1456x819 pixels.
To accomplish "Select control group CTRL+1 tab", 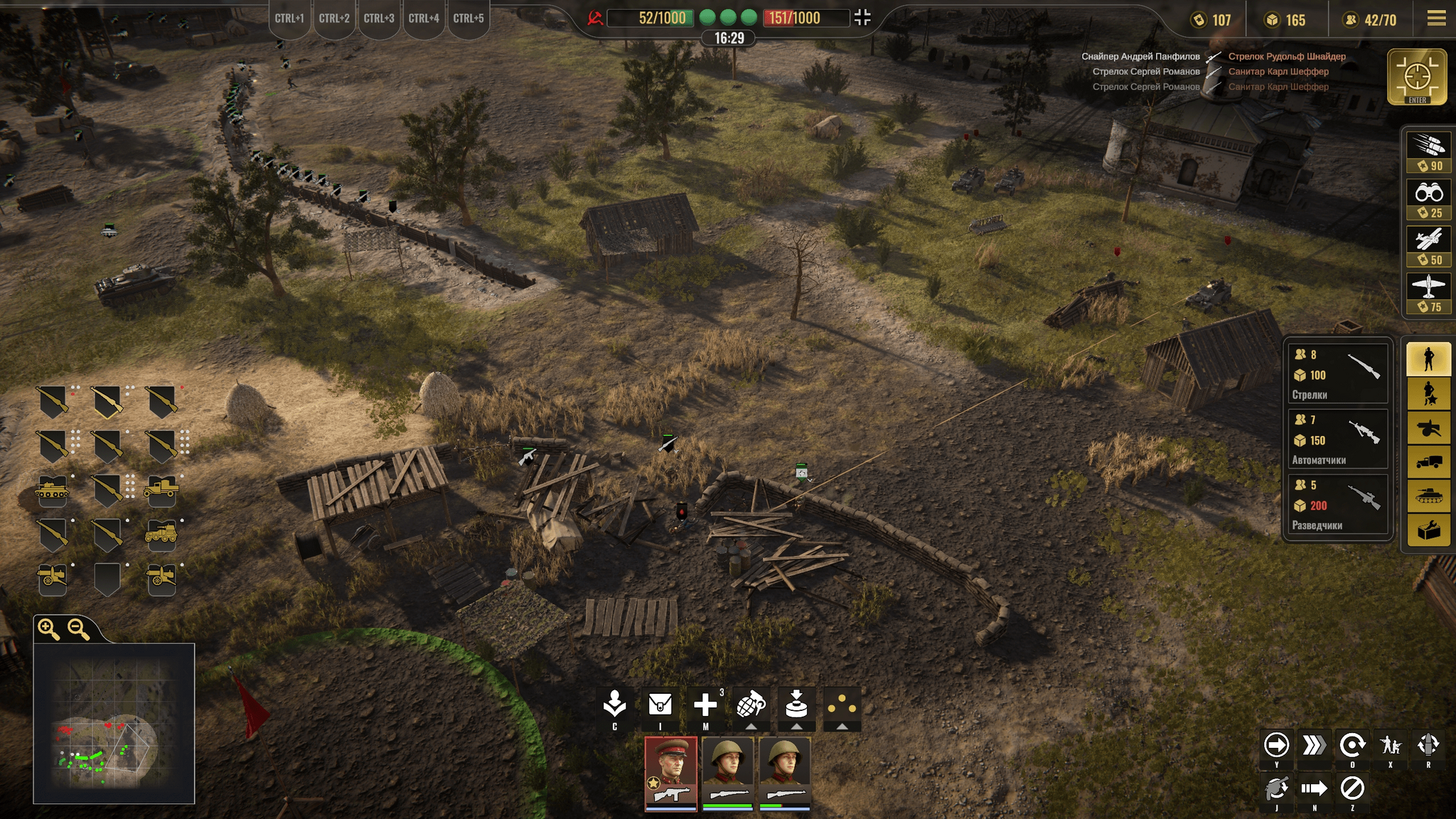I will (x=289, y=19).
